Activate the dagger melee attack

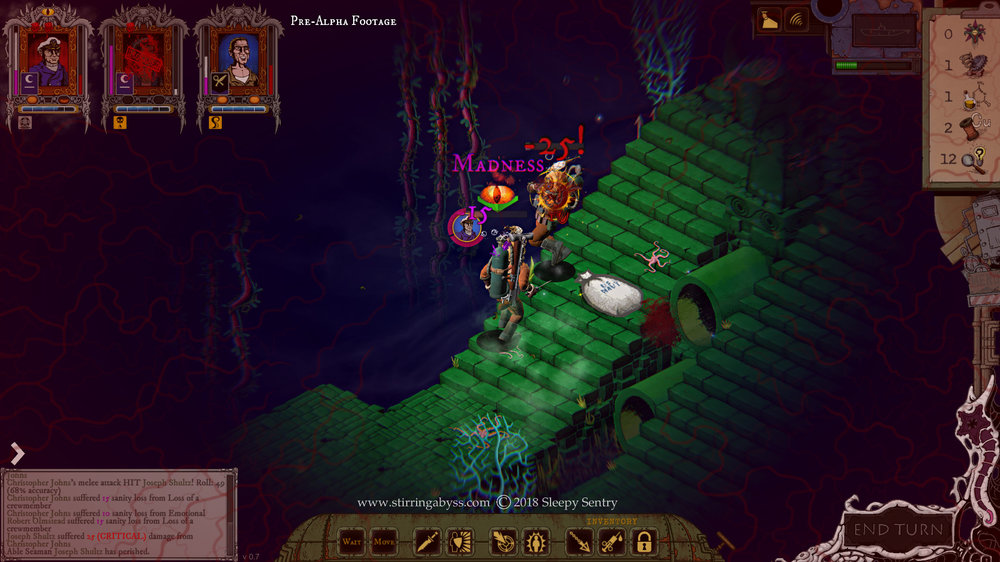pyautogui.click(x=427, y=543)
